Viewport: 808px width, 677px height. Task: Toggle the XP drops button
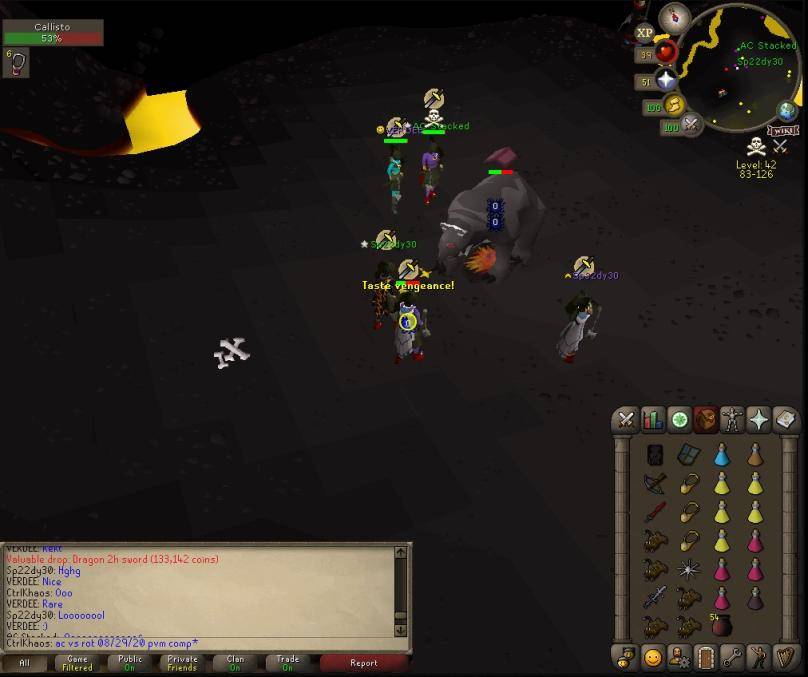645,33
